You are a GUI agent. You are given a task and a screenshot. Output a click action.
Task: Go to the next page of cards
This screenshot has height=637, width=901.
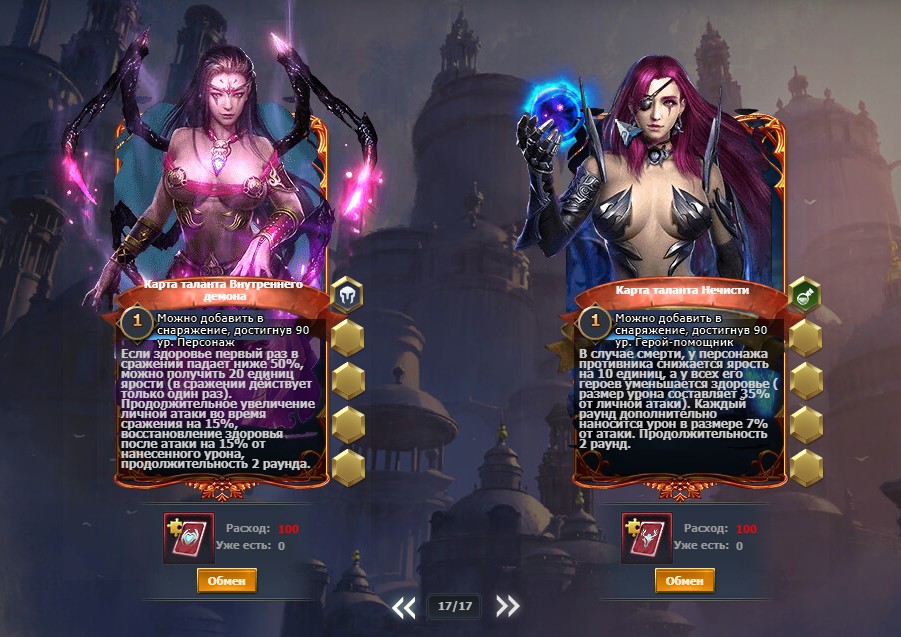click(x=508, y=606)
